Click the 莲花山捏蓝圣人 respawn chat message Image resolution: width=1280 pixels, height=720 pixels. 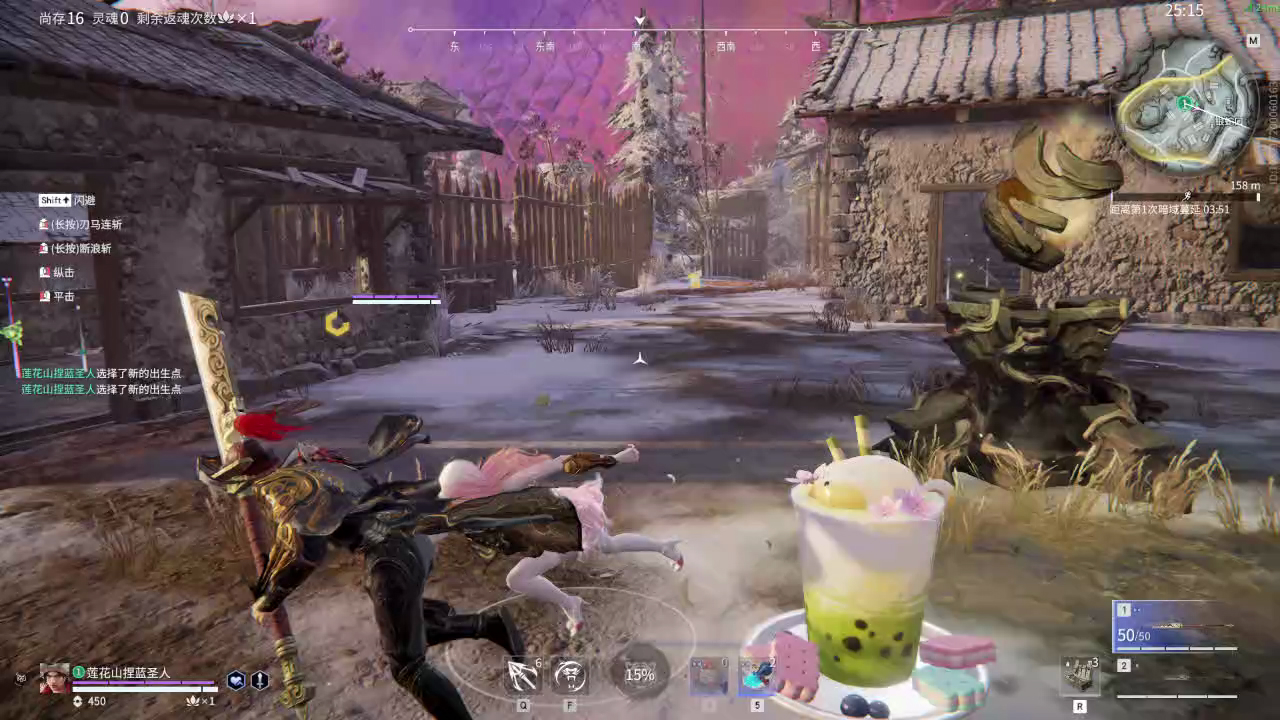[100, 373]
